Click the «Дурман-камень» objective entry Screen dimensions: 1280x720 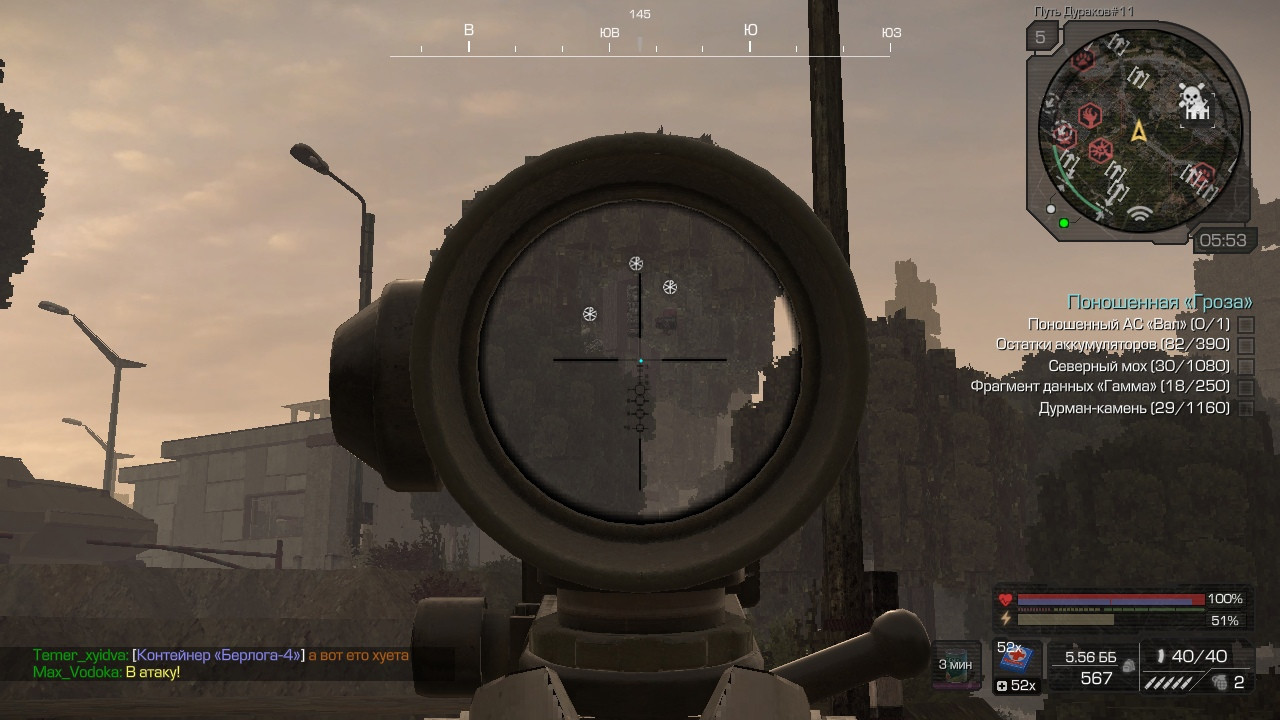1133,408
